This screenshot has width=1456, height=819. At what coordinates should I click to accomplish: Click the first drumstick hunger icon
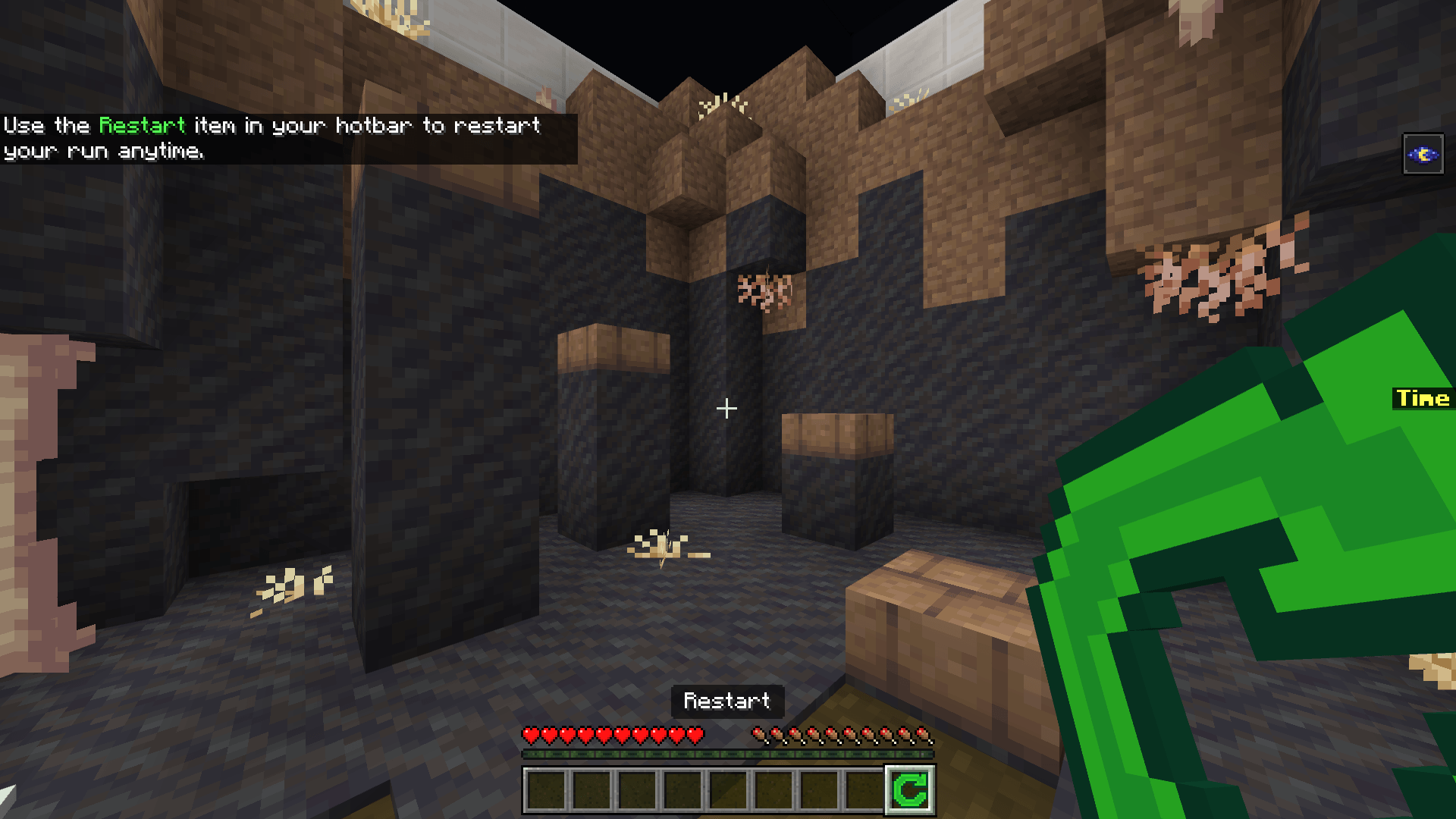(758, 735)
